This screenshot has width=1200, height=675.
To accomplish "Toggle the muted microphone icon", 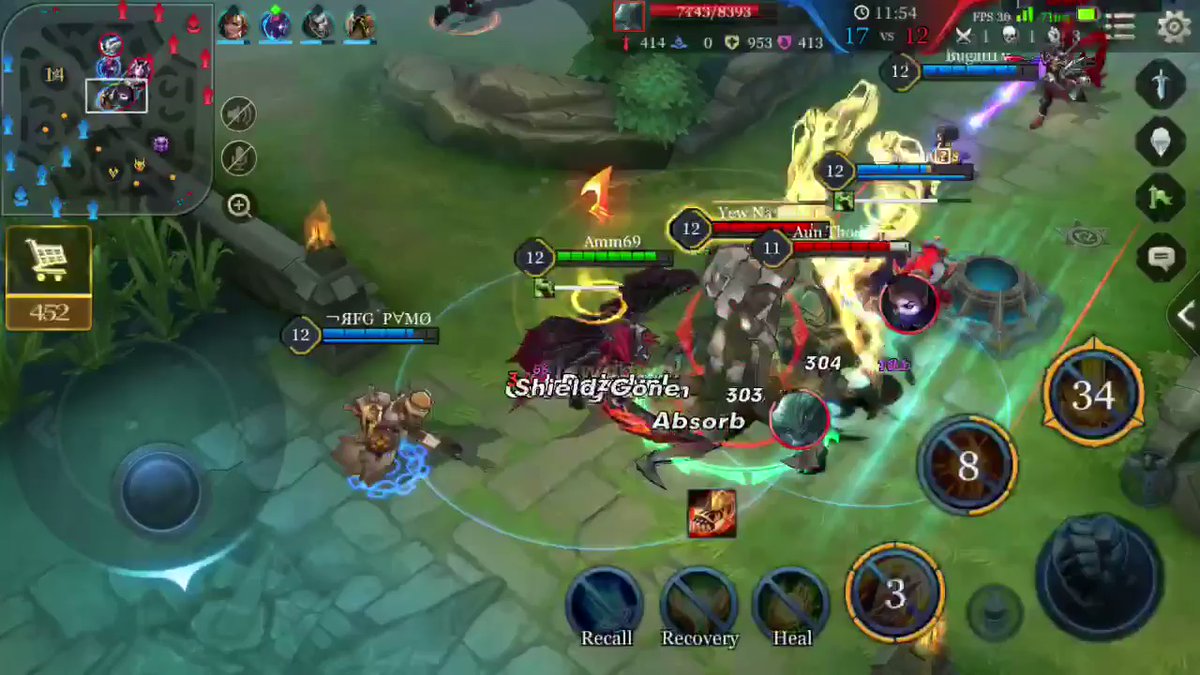I will click(238, 159).
